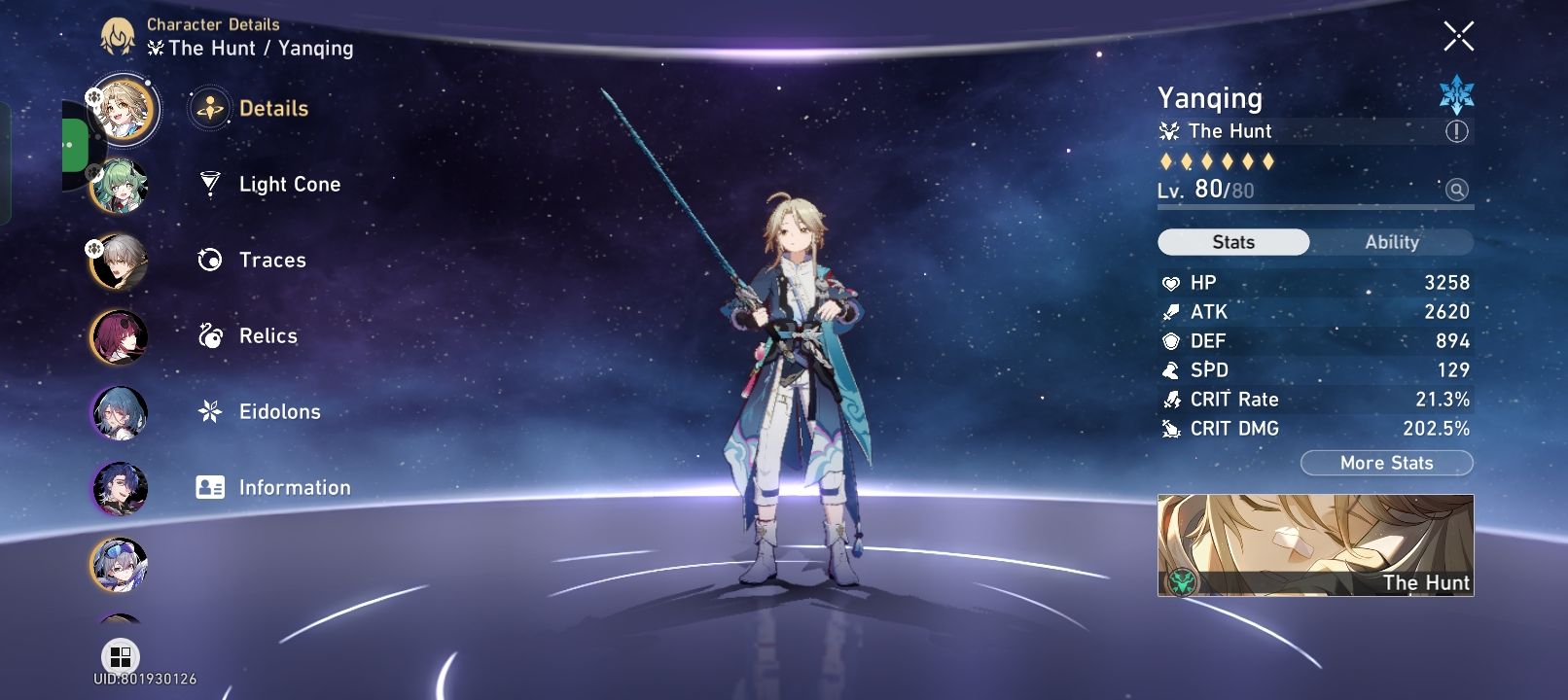Switch to the Ability tab
This screenshot has width=1568, height=700.
(1394, 241)
